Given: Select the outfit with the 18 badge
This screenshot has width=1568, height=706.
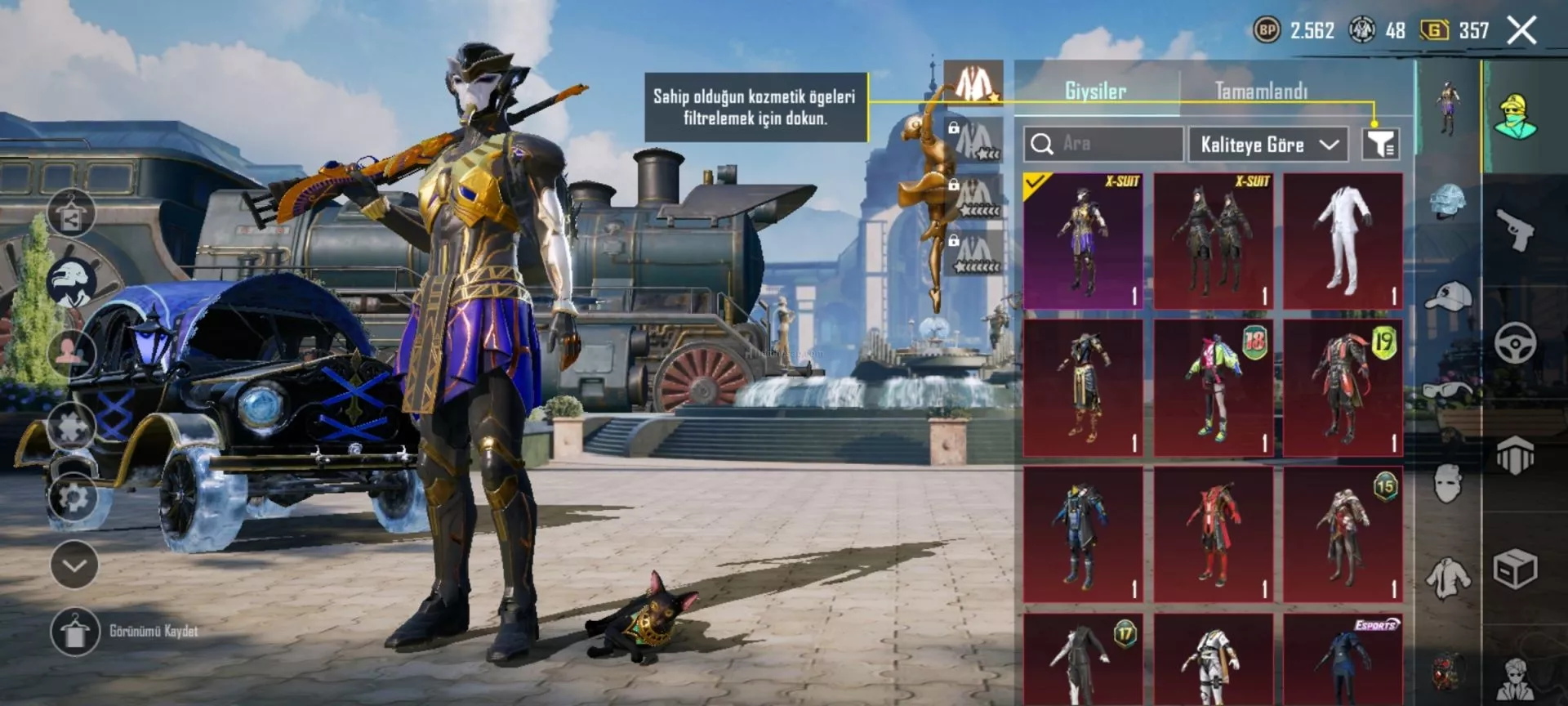Looking at the screenshot, I should (1214, 388).
